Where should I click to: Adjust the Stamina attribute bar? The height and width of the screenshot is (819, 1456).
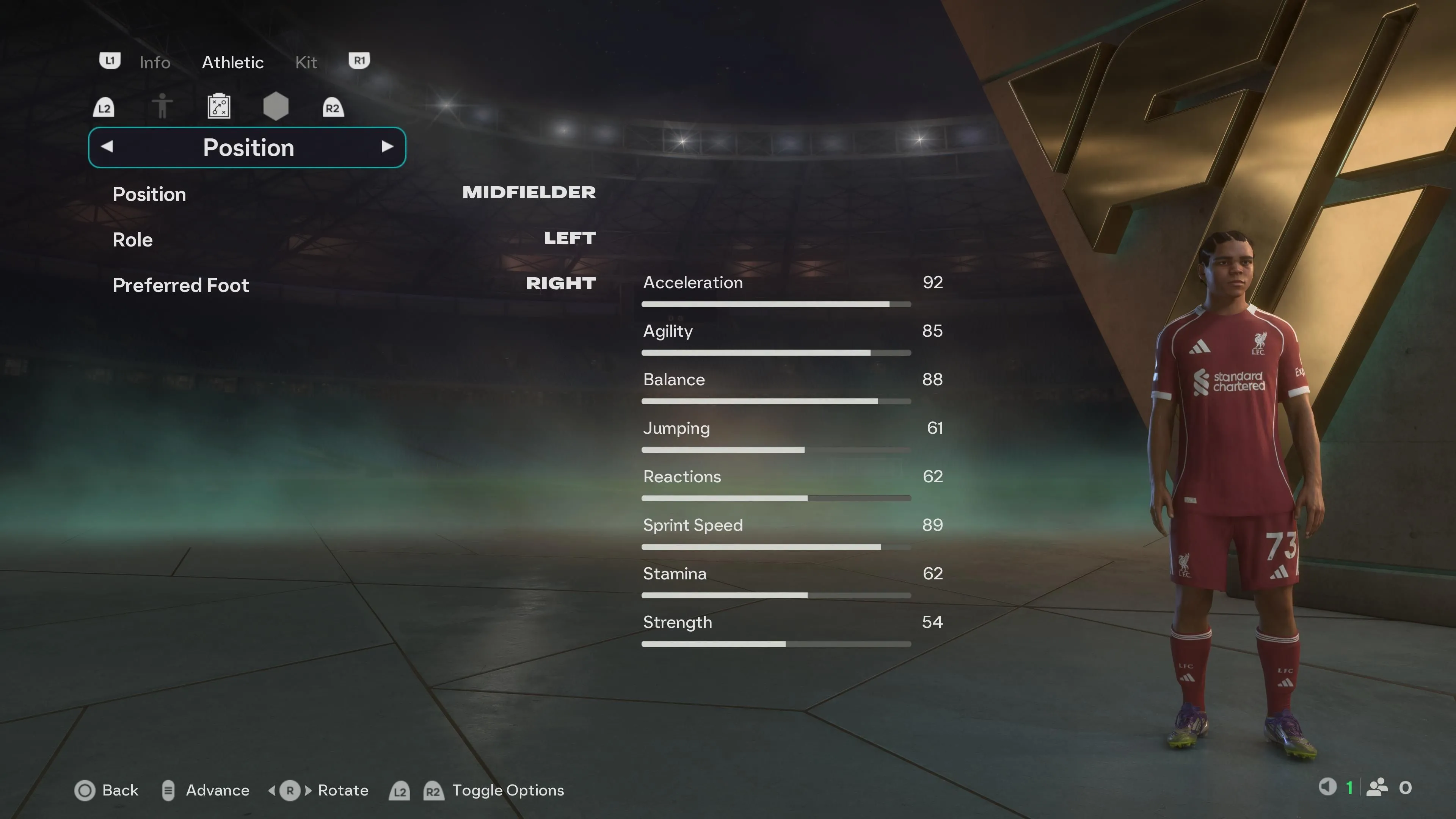tap(775, 596)
